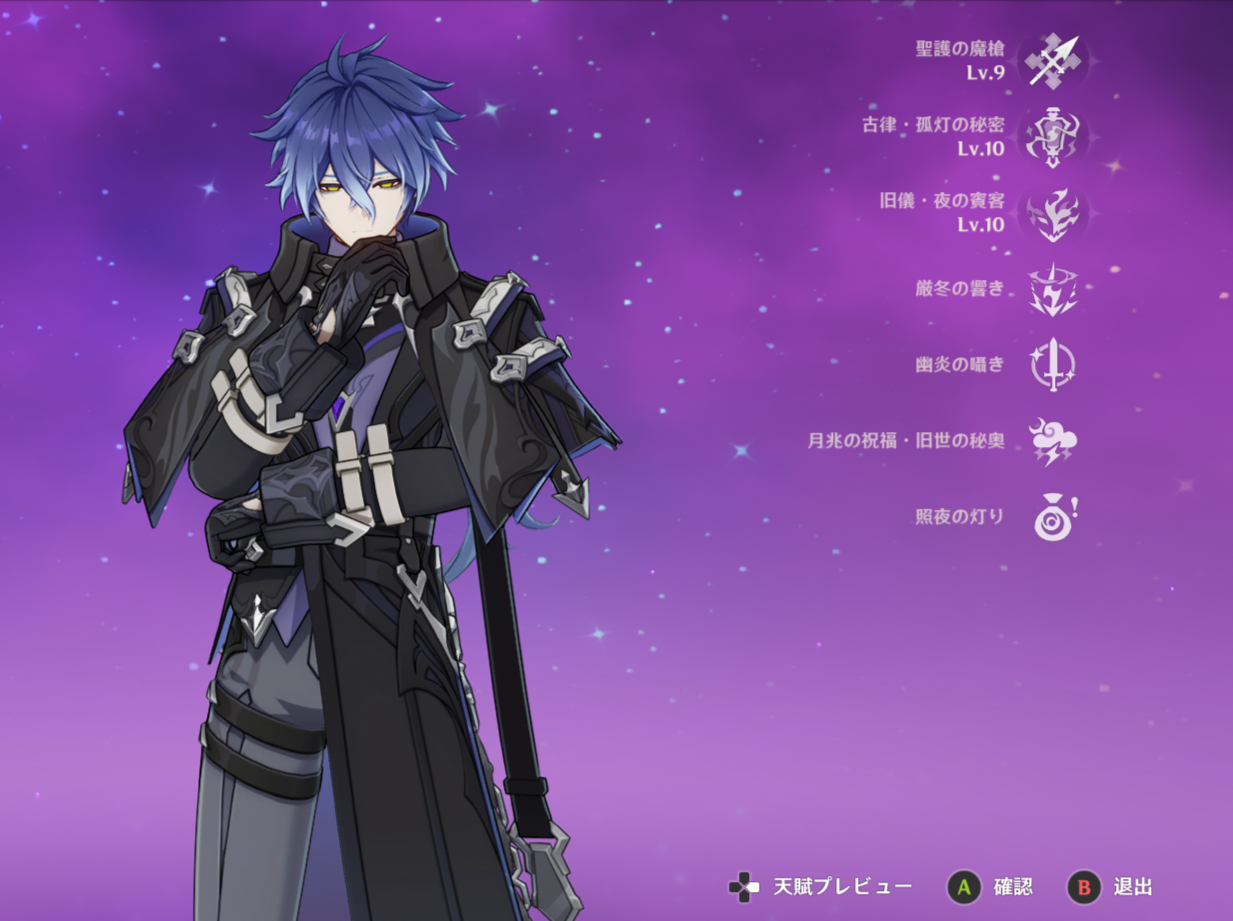Select the 幽炎の囁き passive talent
Viewport: 1233px width, 921px height.
[1052, 365]
